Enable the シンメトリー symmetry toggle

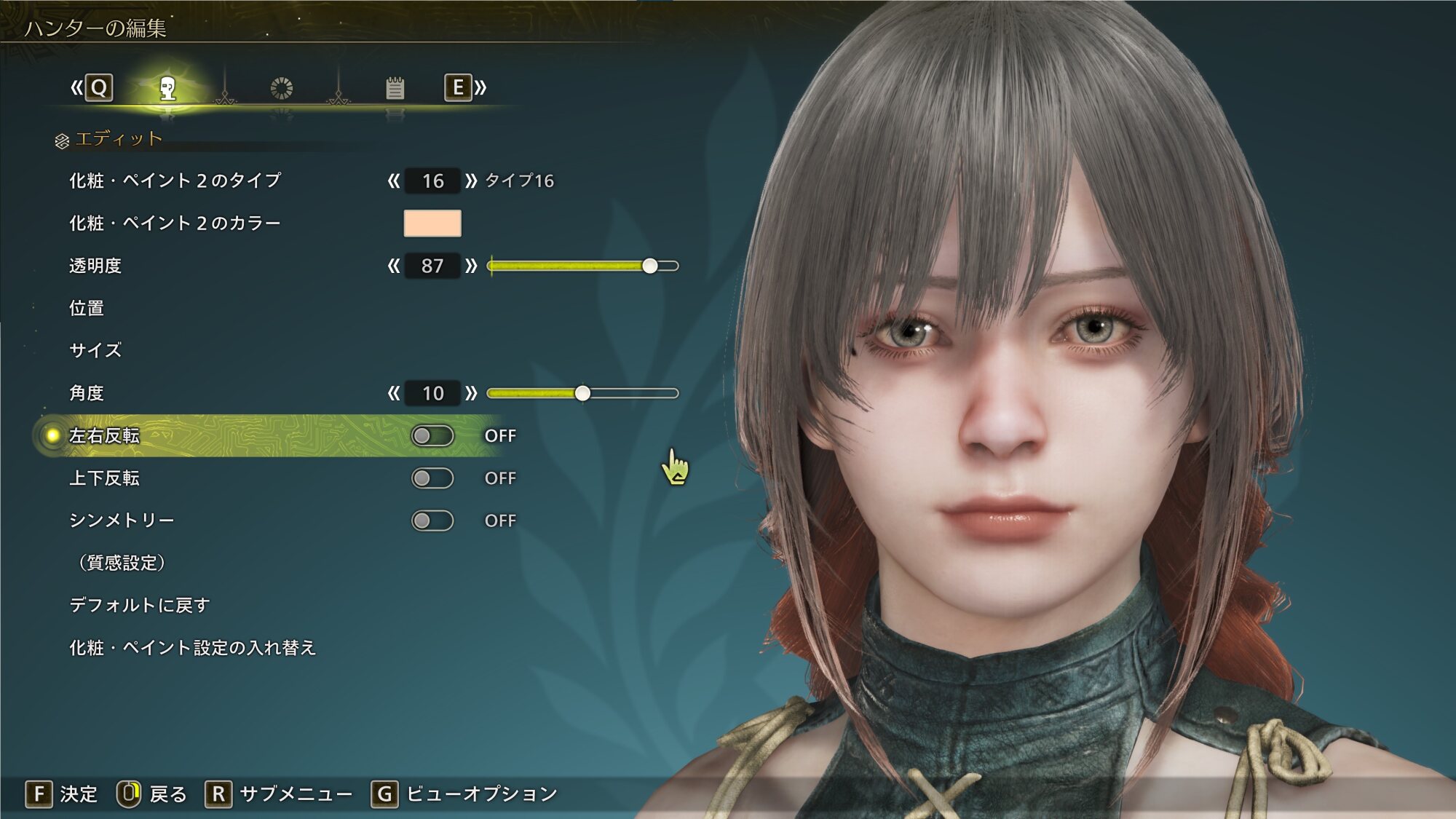[432, 521]
